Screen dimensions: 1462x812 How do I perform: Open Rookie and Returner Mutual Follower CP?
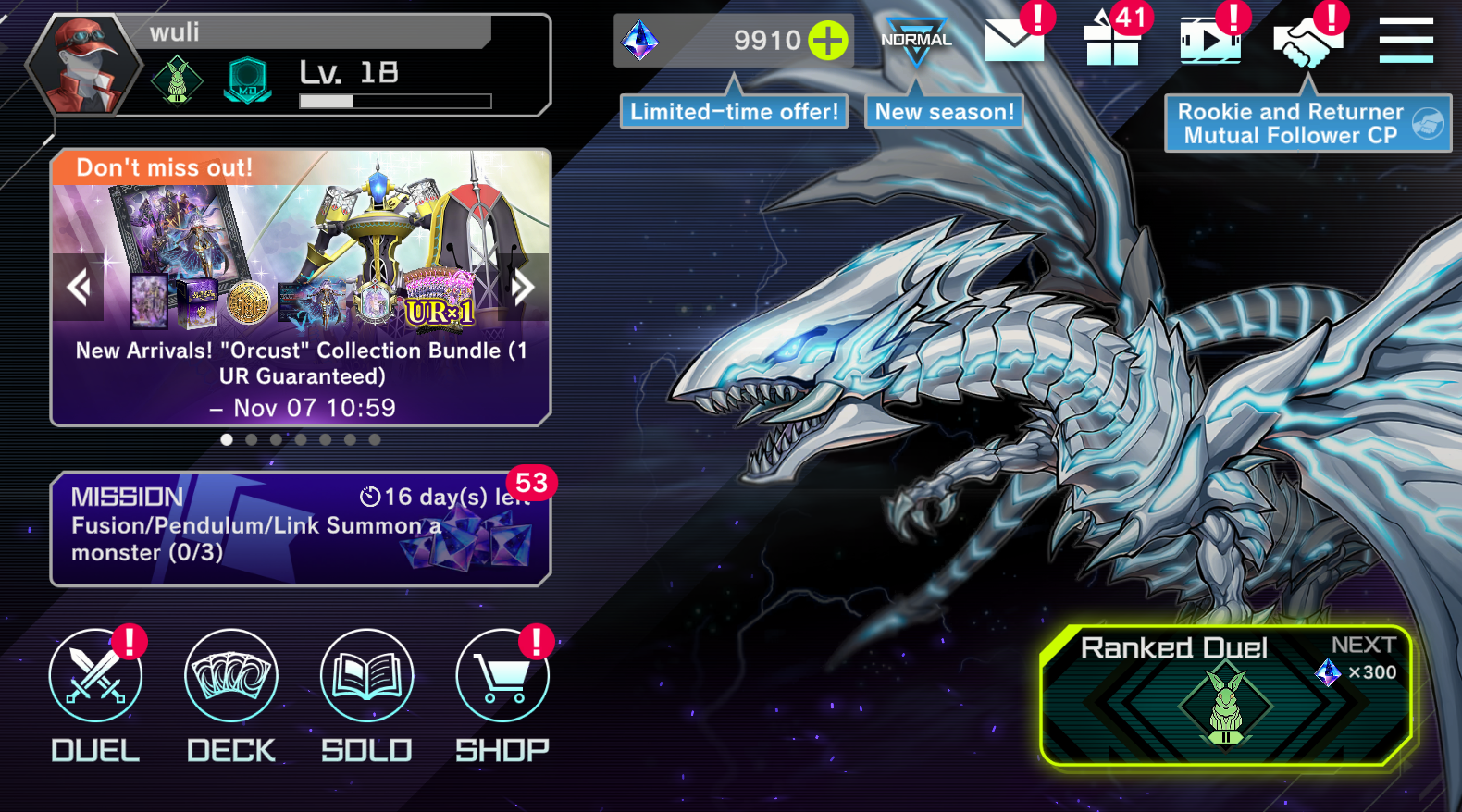tap(1307, 124)
